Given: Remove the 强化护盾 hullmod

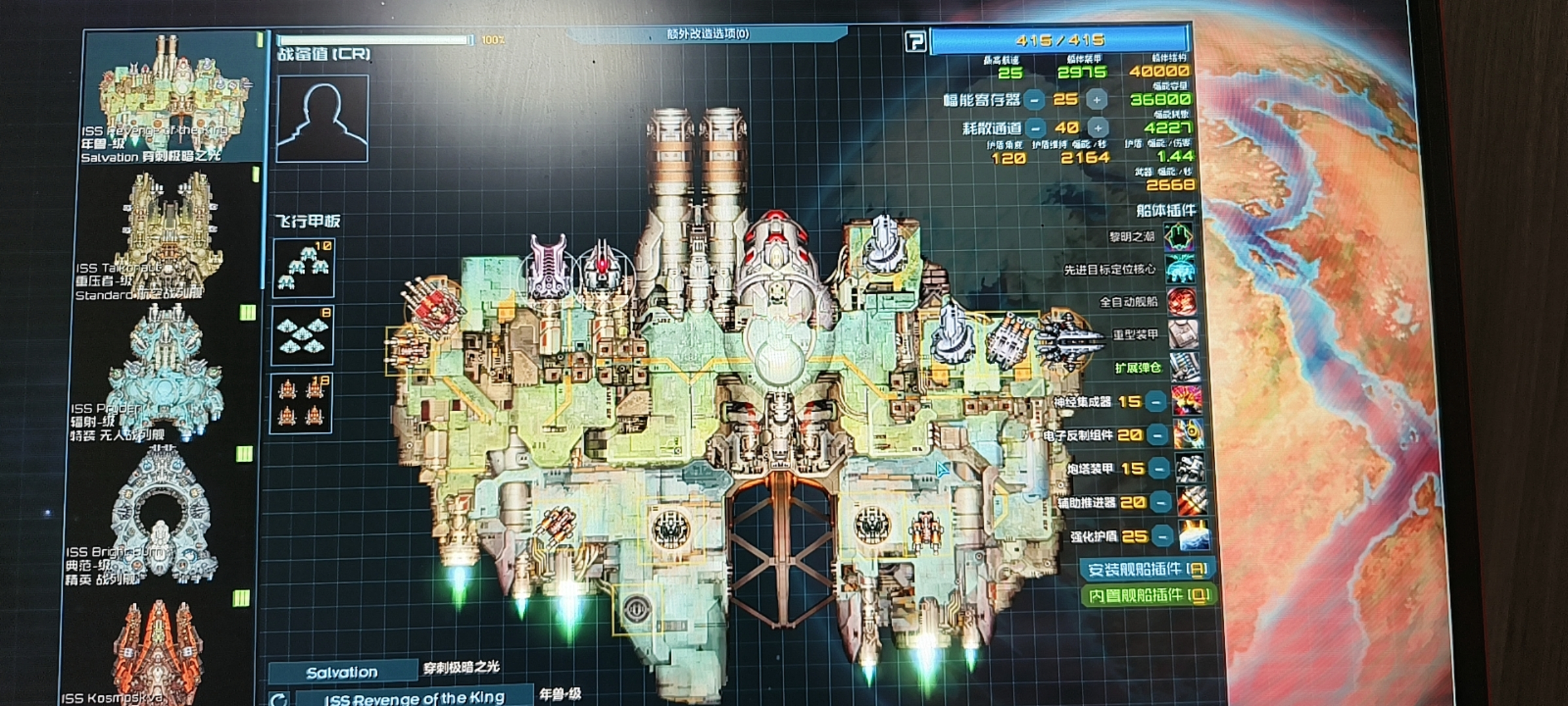Looking at the screenshot, I should (1162, 537).
